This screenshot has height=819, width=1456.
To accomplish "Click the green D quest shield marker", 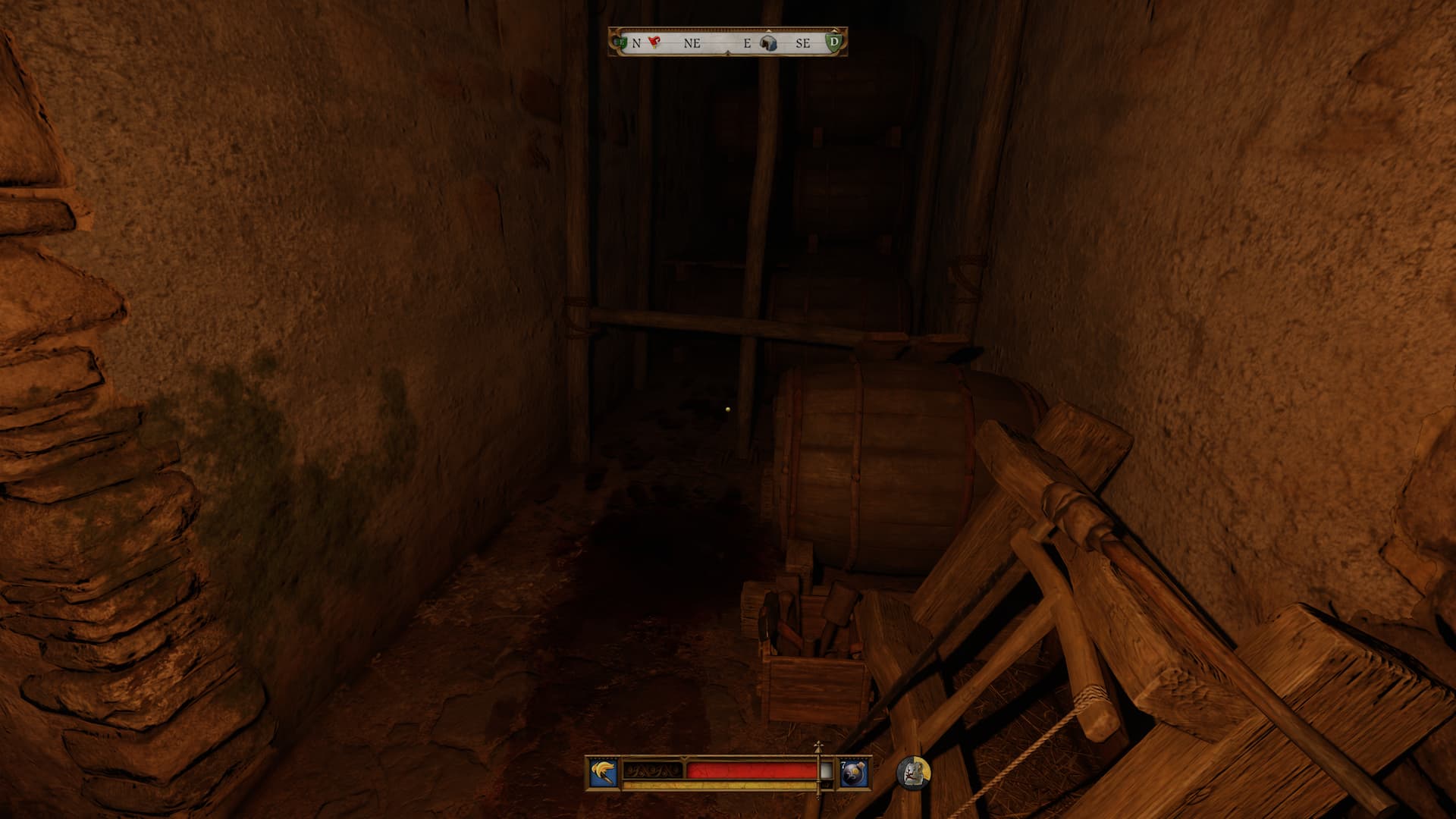I will click(835, 42).
